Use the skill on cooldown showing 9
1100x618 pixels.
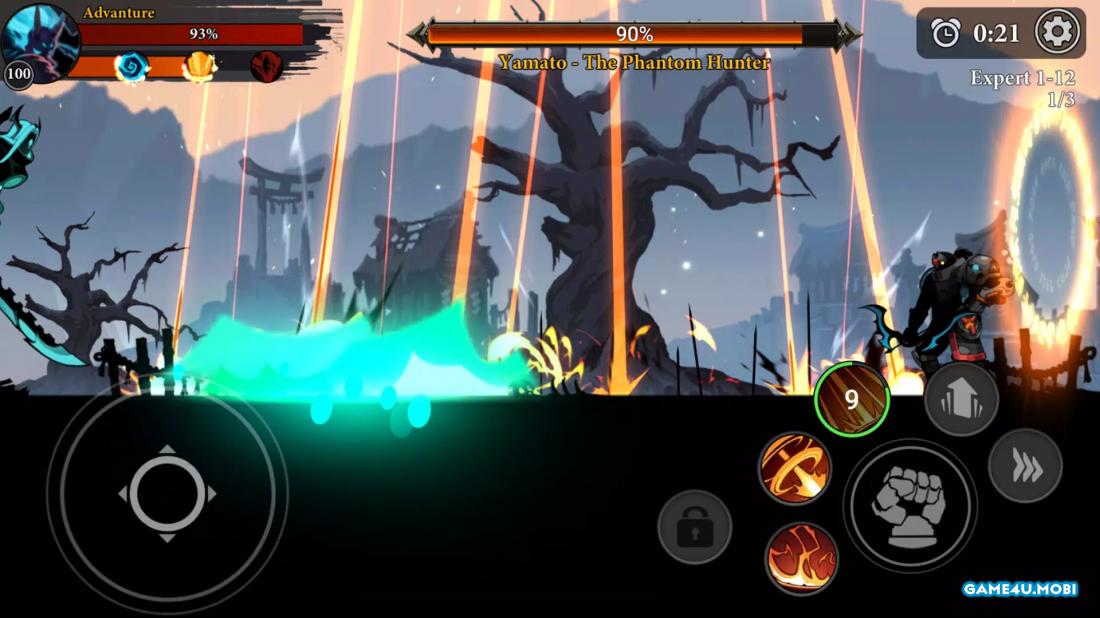tap(852, 400)
